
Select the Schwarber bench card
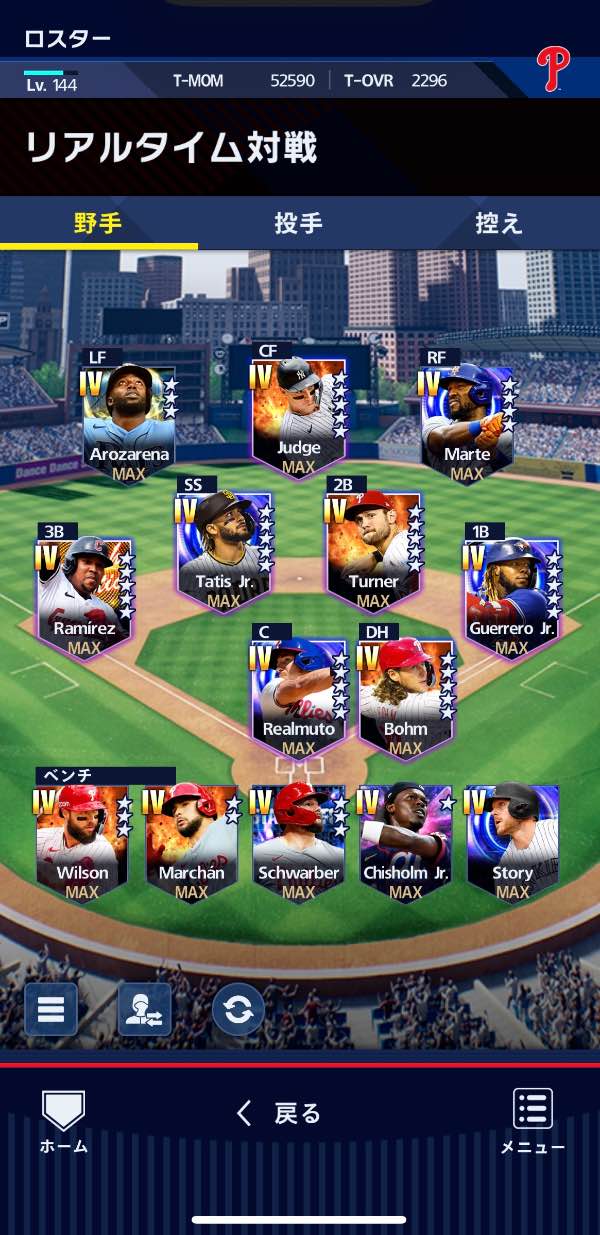(x=298, y=842)
